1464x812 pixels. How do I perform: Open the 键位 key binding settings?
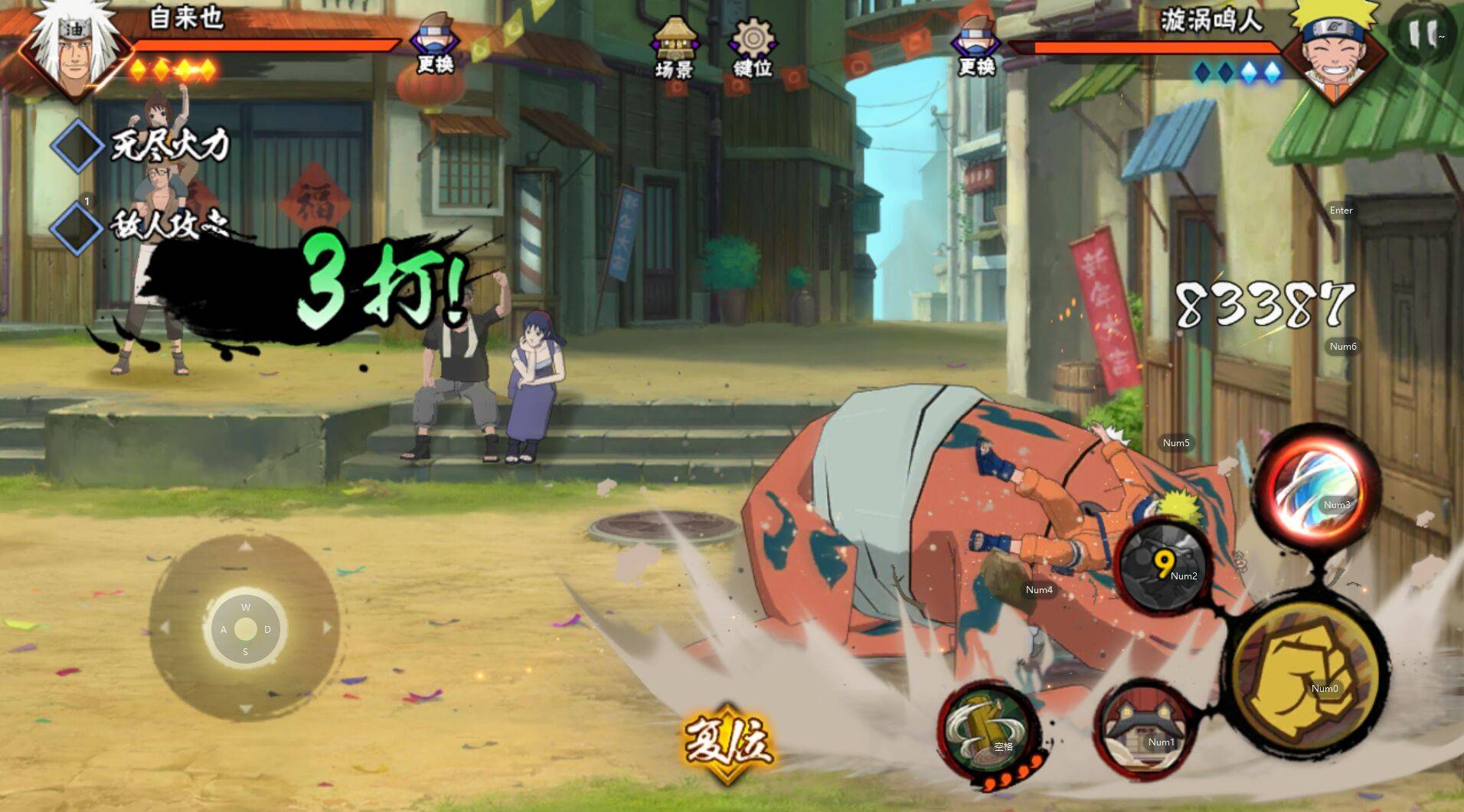[752, 47]
